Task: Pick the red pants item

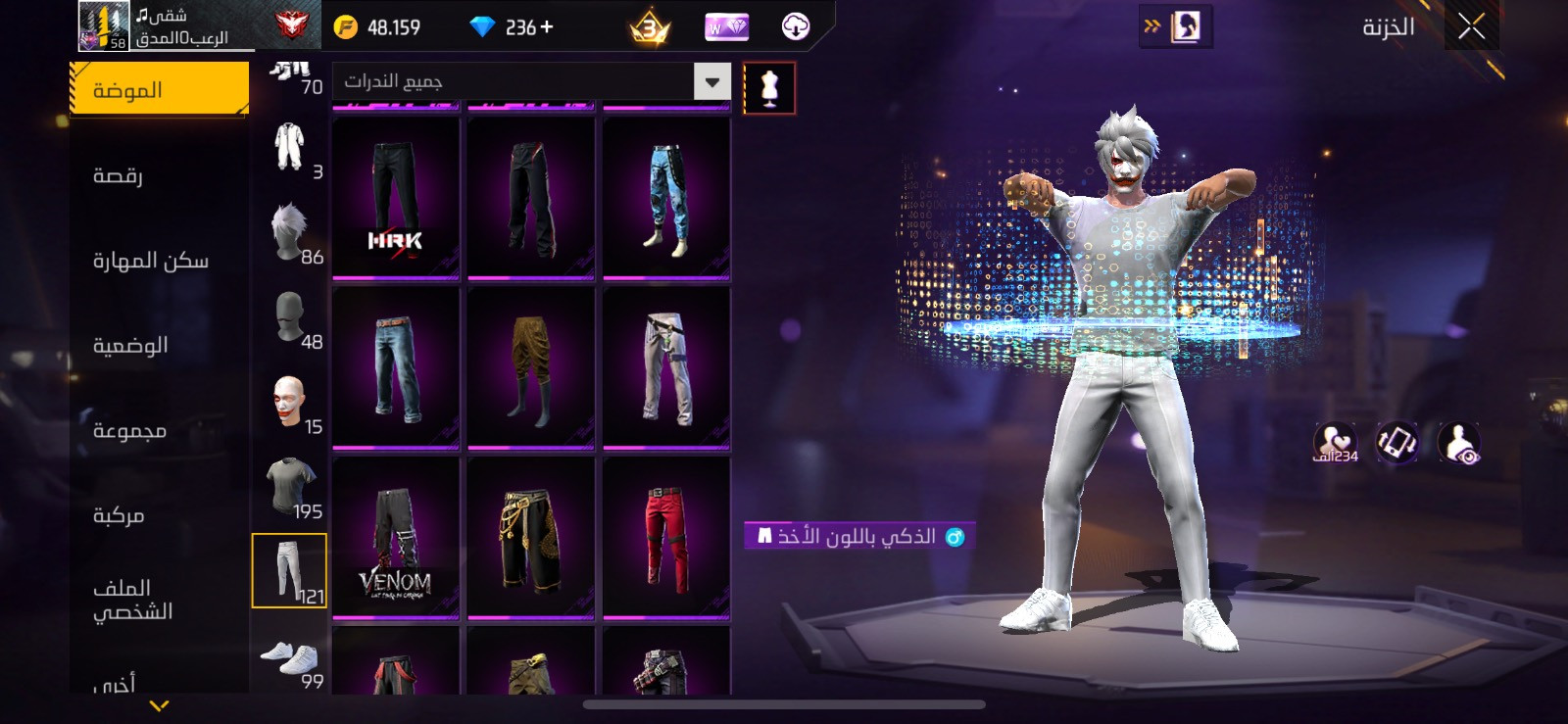Action: [666, 539]
